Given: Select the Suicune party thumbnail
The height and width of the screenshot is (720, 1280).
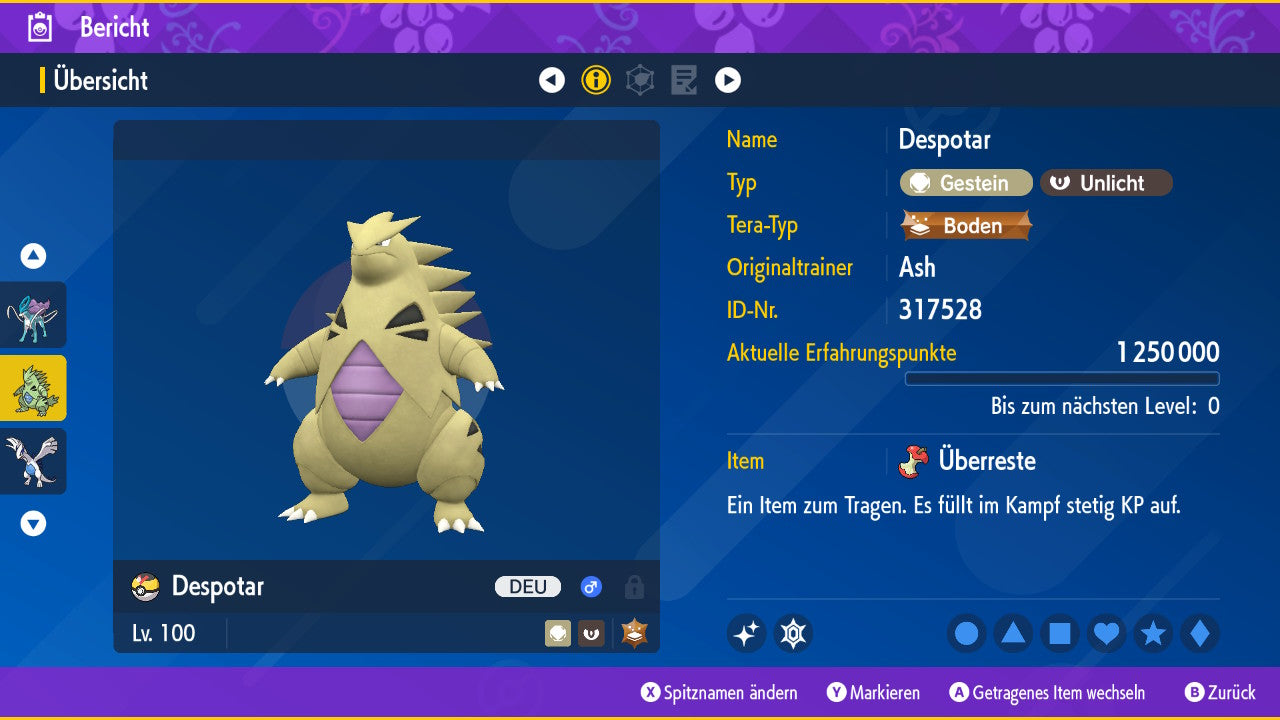Looking at the screenshot, I should click(x=33, y=315).
